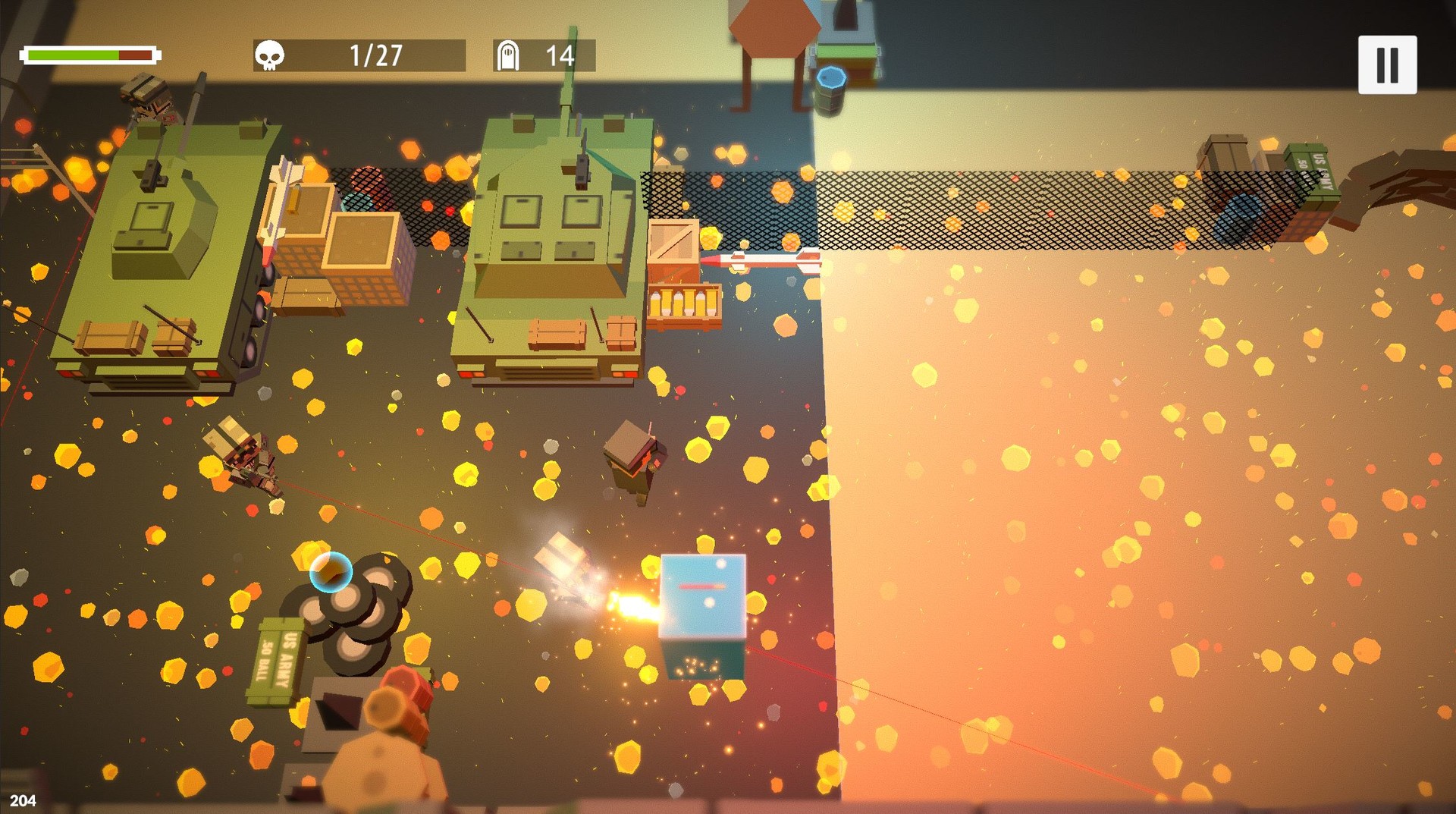Select the score 204 at bottom left

(x=23, y=800)
